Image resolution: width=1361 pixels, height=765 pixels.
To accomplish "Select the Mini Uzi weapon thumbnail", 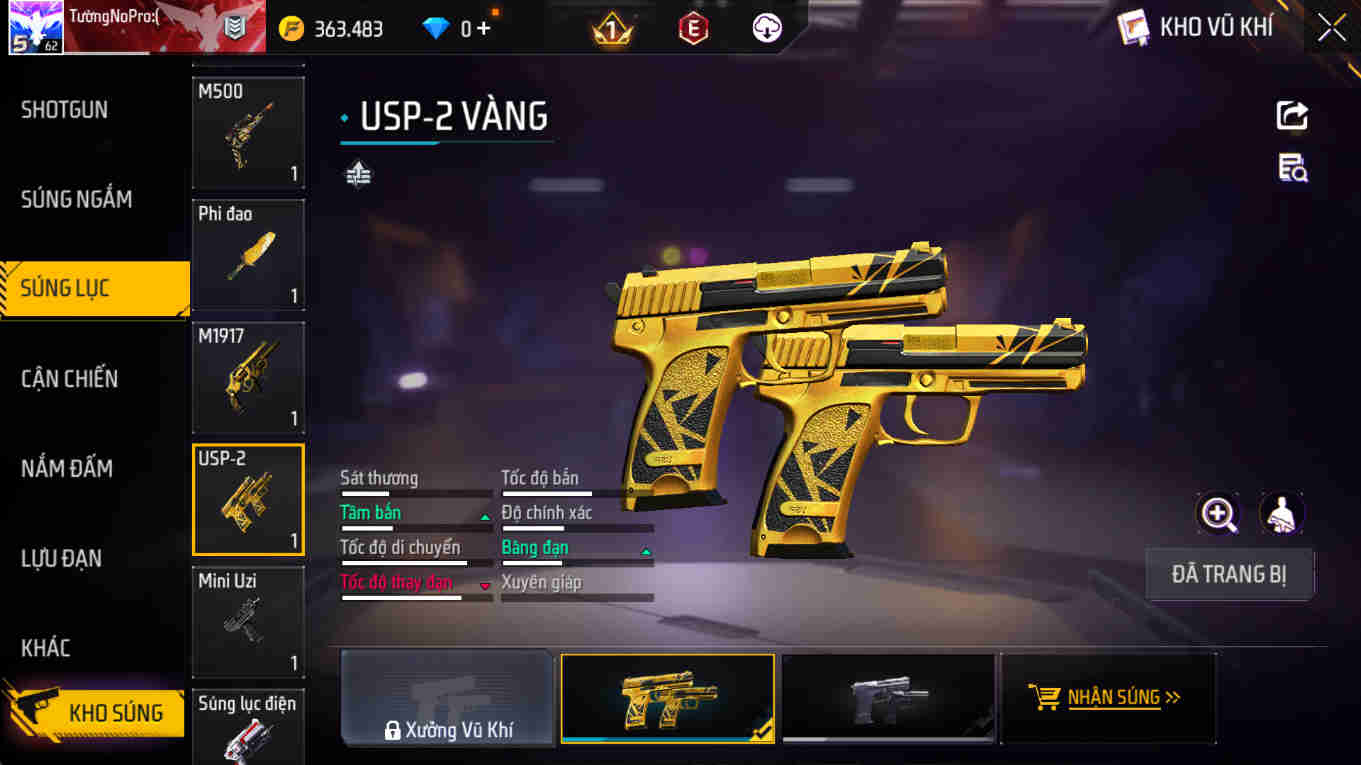I will [x=248, y=622].
